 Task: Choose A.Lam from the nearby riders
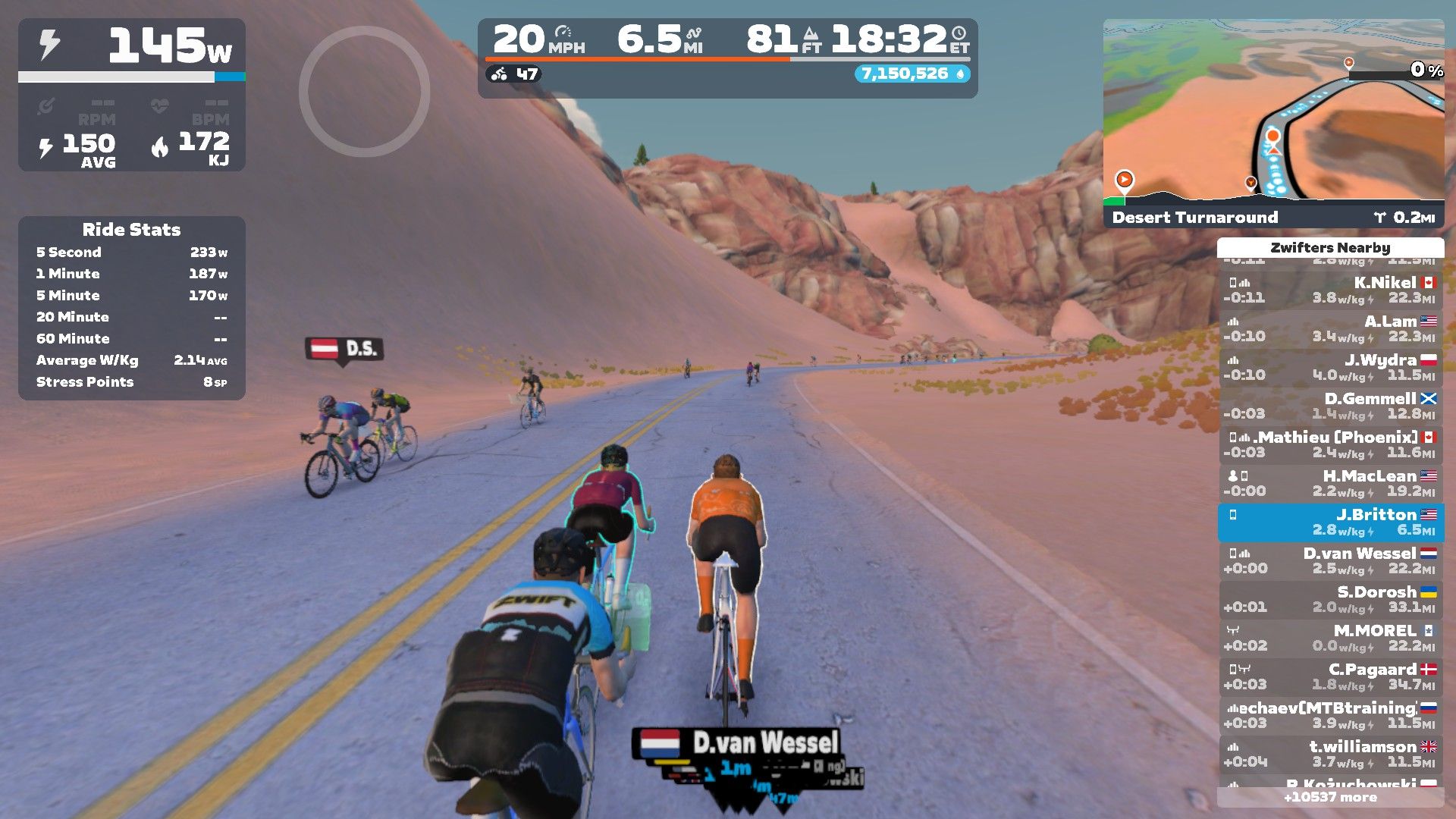[x=1331, y=328]
